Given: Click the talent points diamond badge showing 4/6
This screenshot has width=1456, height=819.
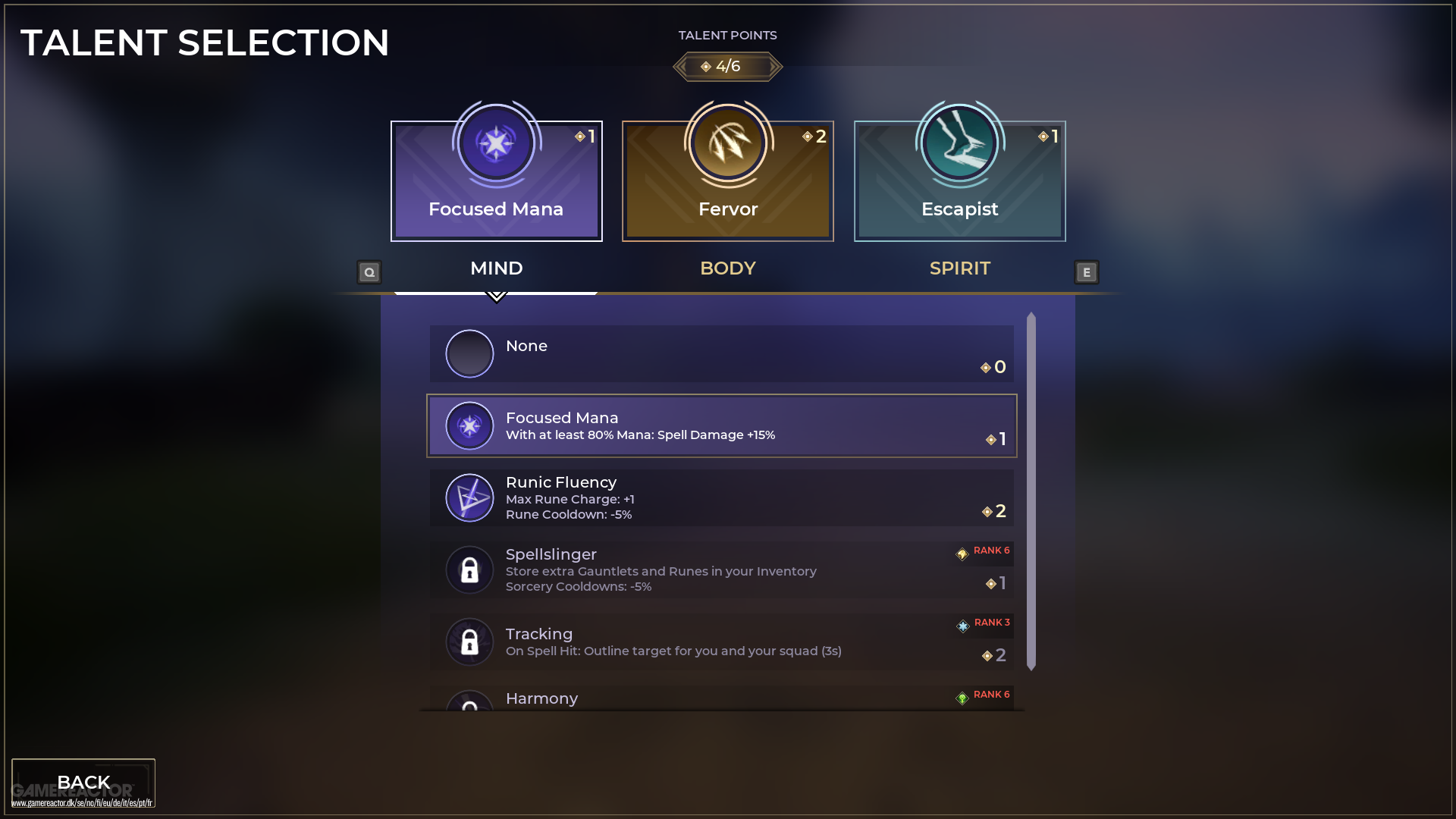Looking at the screenshot, I should pyautogui.click(x=727, y=66).
